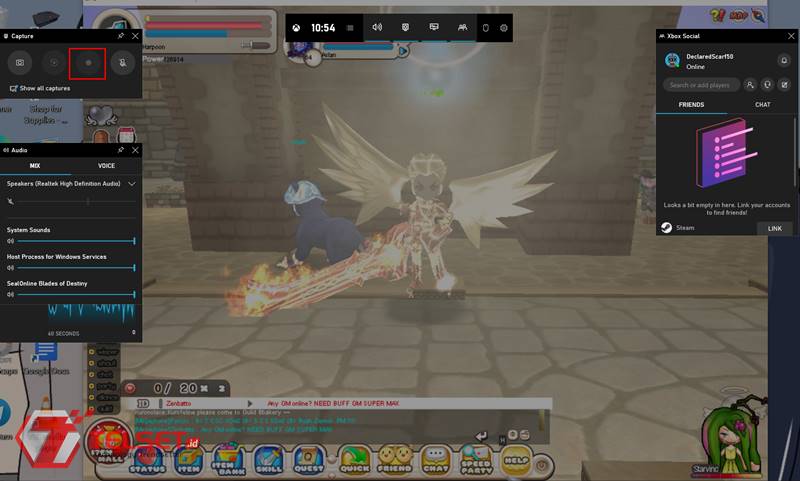This screenshot has width=800, height=481.
Task: Click the yellow Help button
Action: click(x=515, y=459)
